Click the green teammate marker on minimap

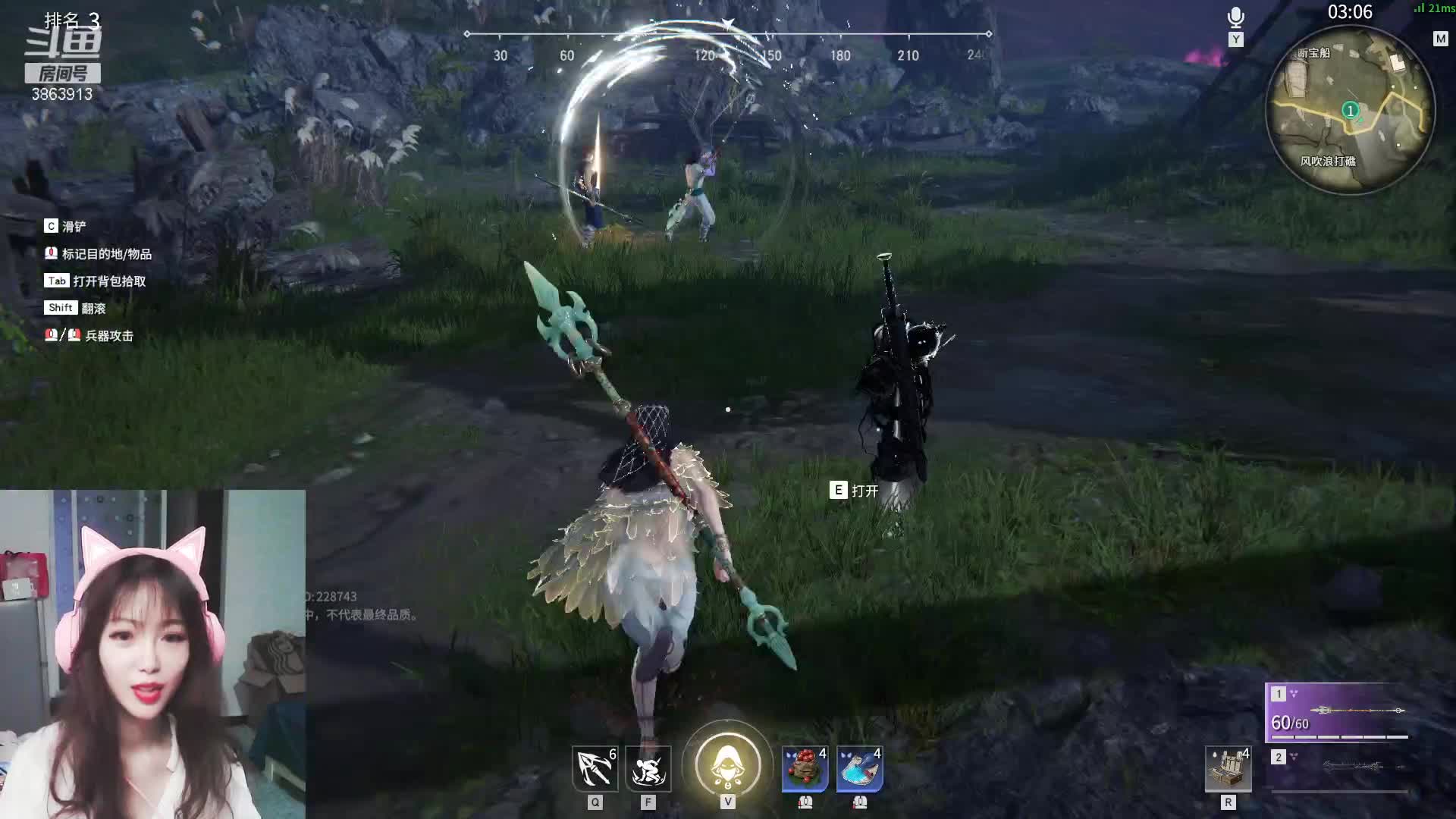pyautogui.click(x=1350, y=111)
